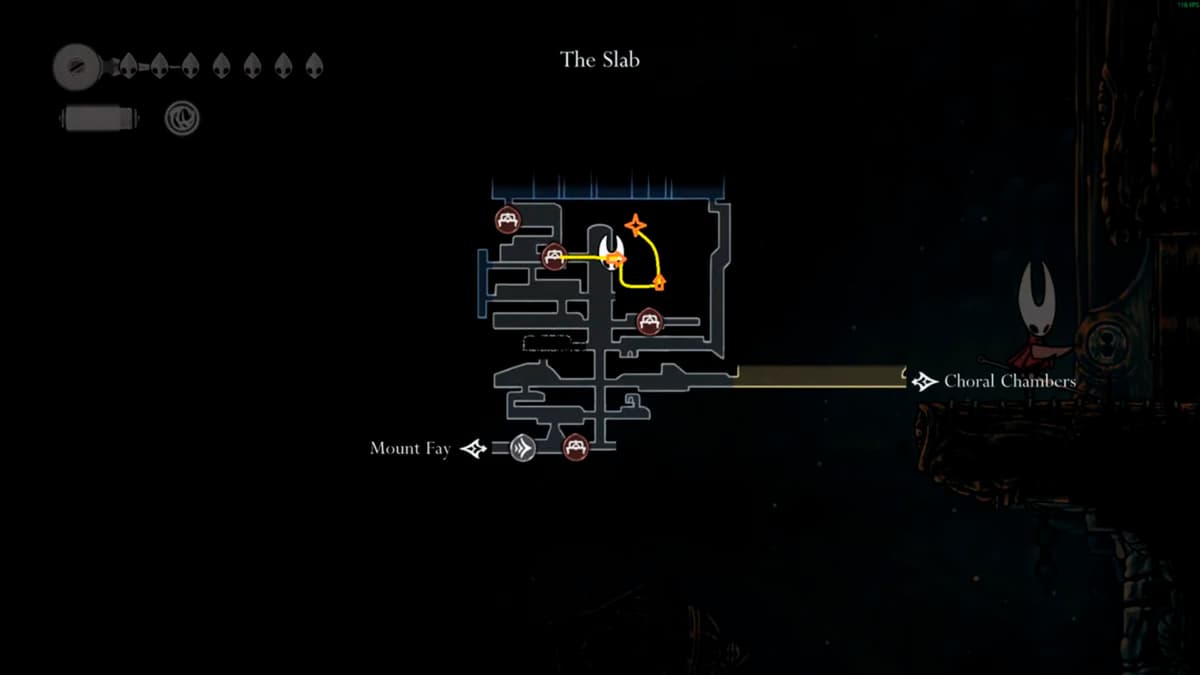Select the Mount Fay exit label

click(x=410, y=449)
